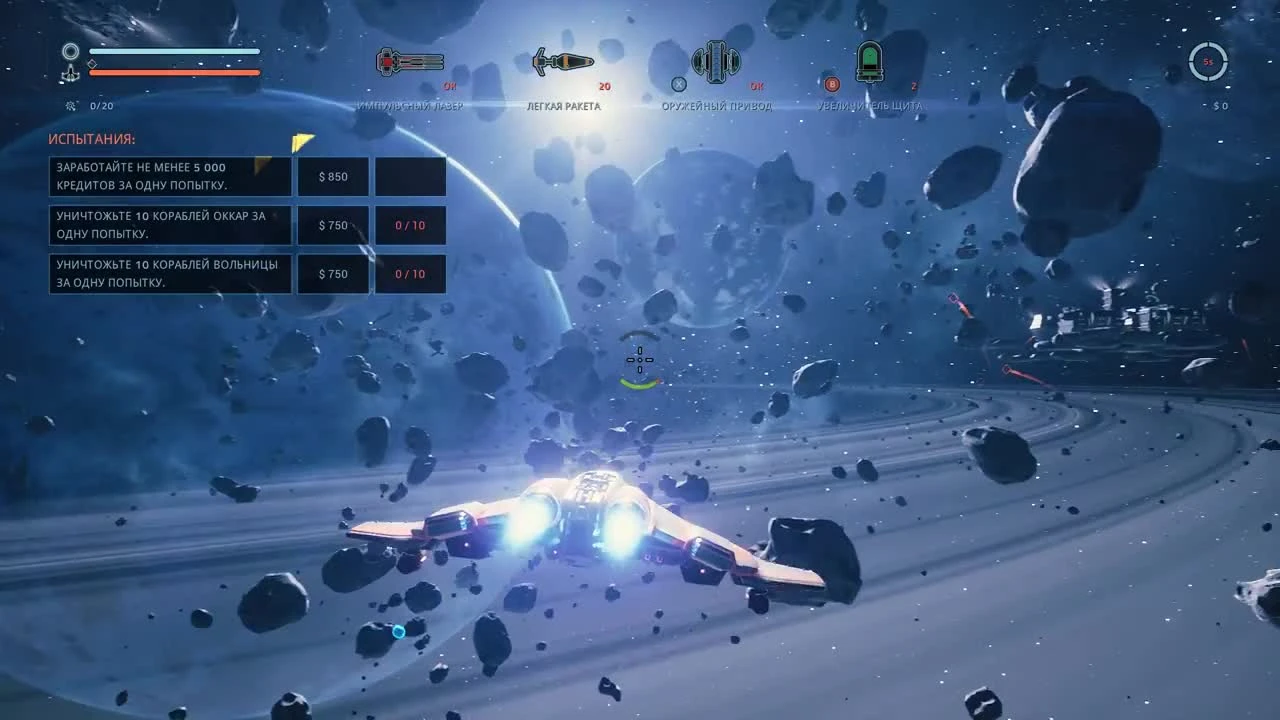The width and height of the screenshot is (1280, 720).
Task: Click the $850 reward cell of the first challenge
Action: tap(334, 176)
